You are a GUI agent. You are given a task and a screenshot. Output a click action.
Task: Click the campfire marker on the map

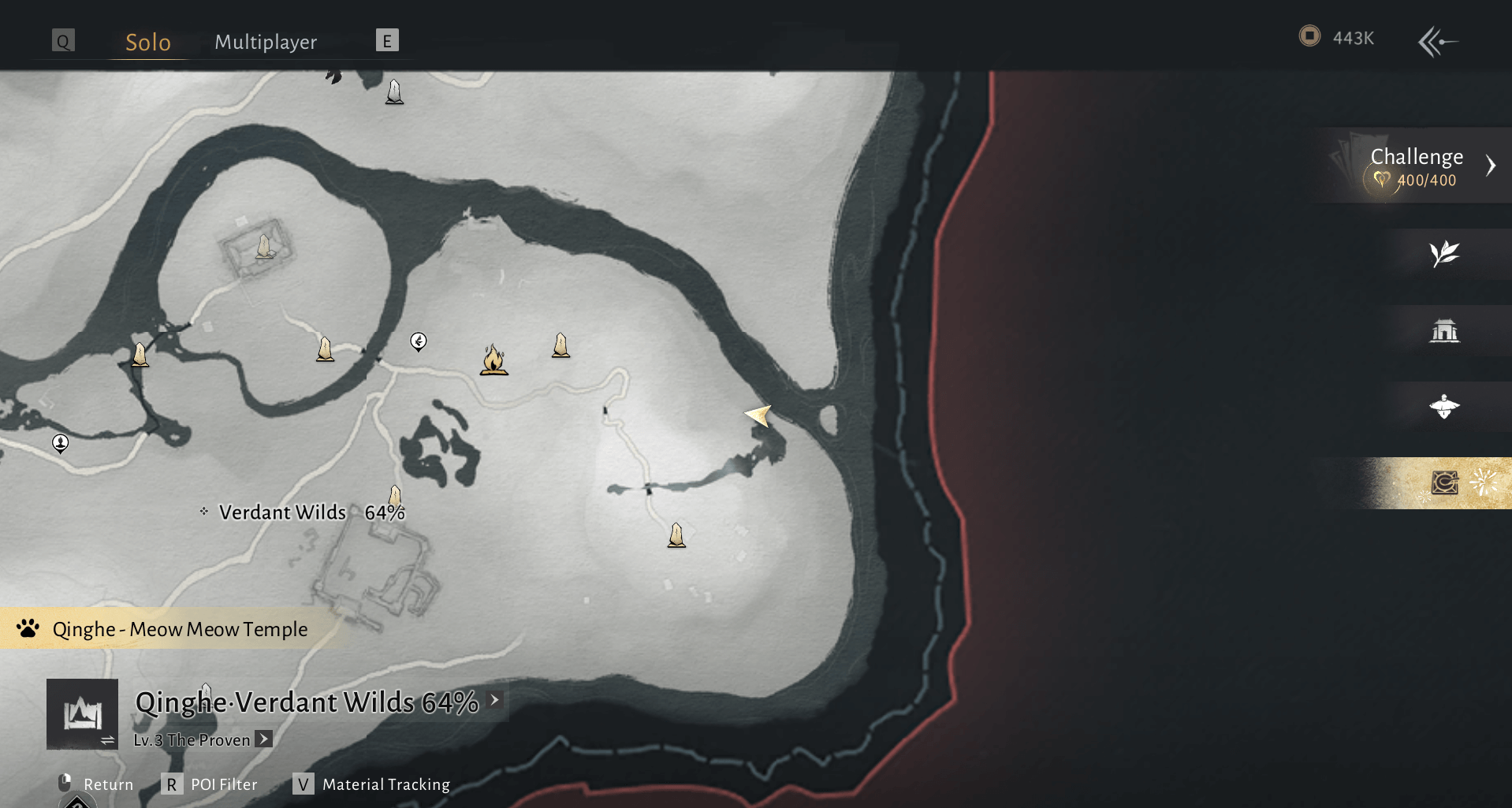point(493,359)
